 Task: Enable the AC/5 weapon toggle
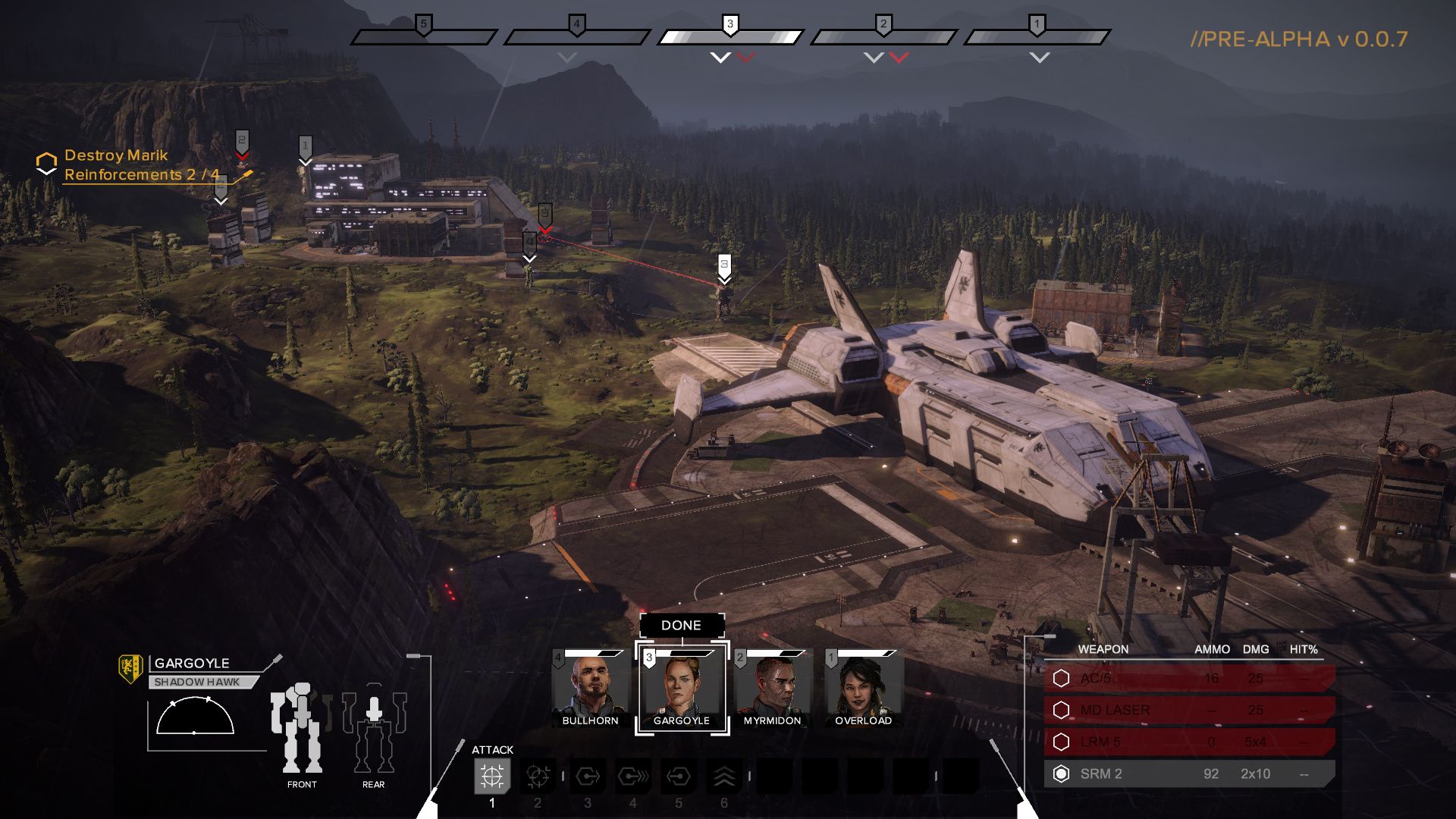click(x=1061, y=677)
